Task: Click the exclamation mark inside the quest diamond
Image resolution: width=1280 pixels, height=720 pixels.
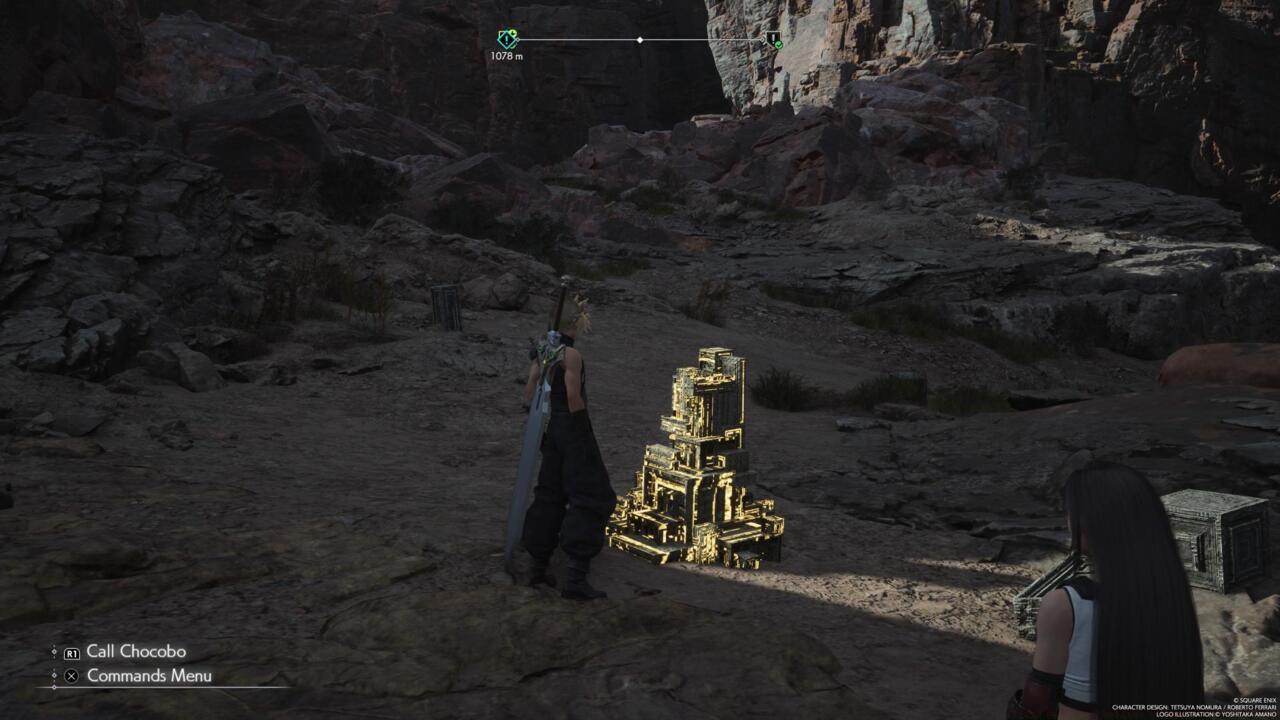Action: pyautogui.click(x=505, y=40)
